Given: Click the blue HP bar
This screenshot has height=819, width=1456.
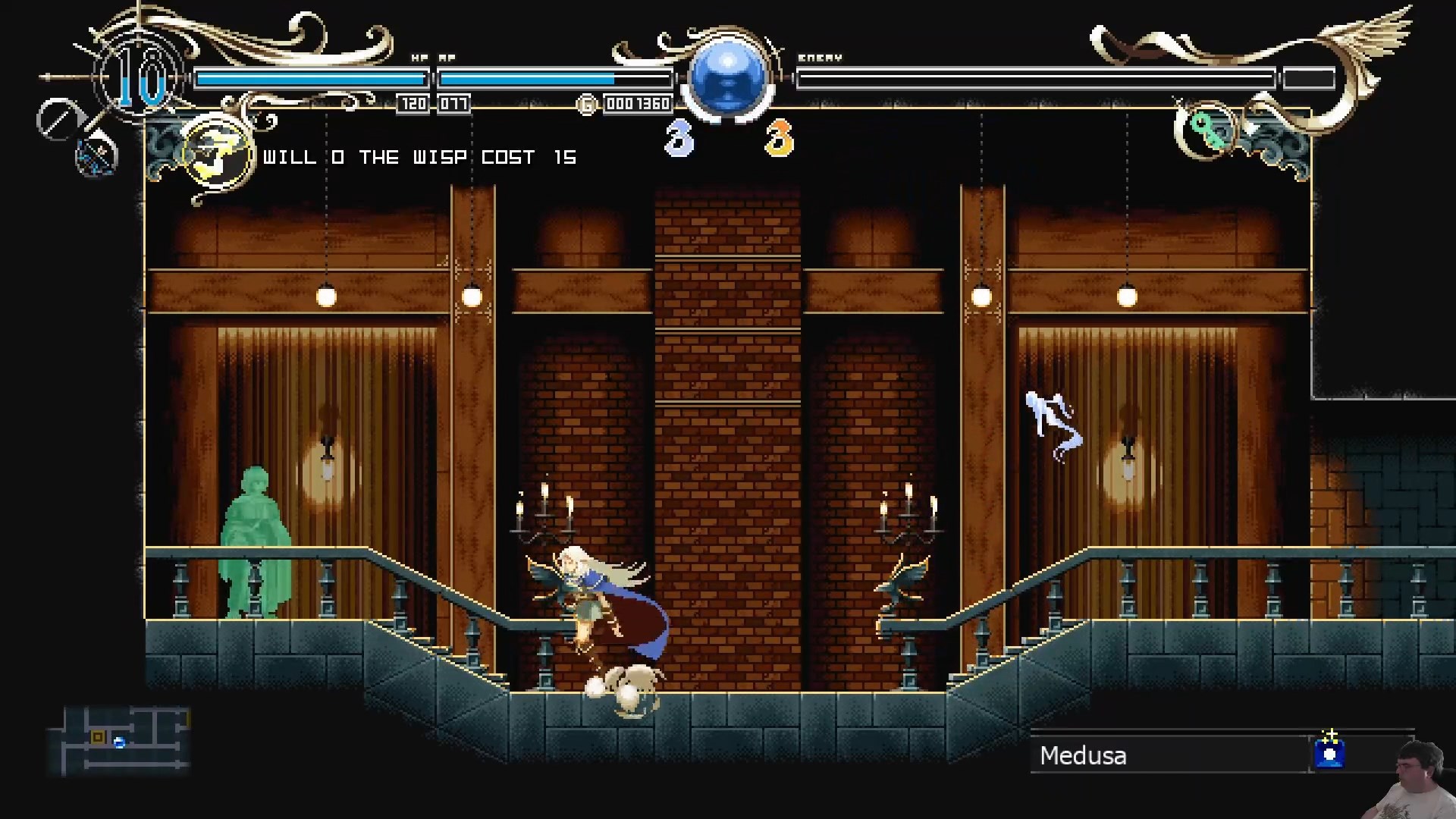Looking at the screenshot, I should pos(311,77).
